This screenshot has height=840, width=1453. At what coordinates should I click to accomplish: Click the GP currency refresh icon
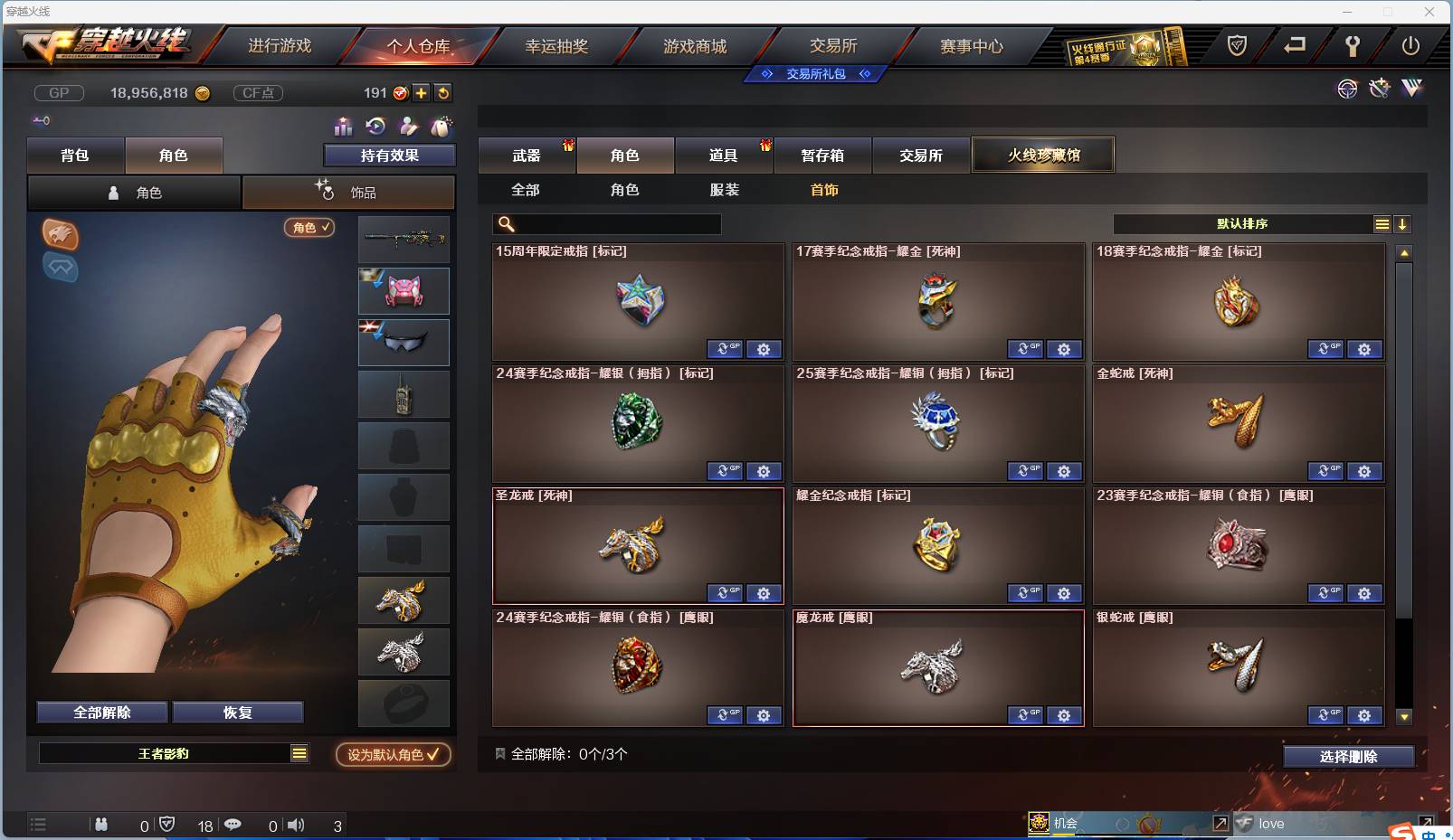[x=442, y=92]
